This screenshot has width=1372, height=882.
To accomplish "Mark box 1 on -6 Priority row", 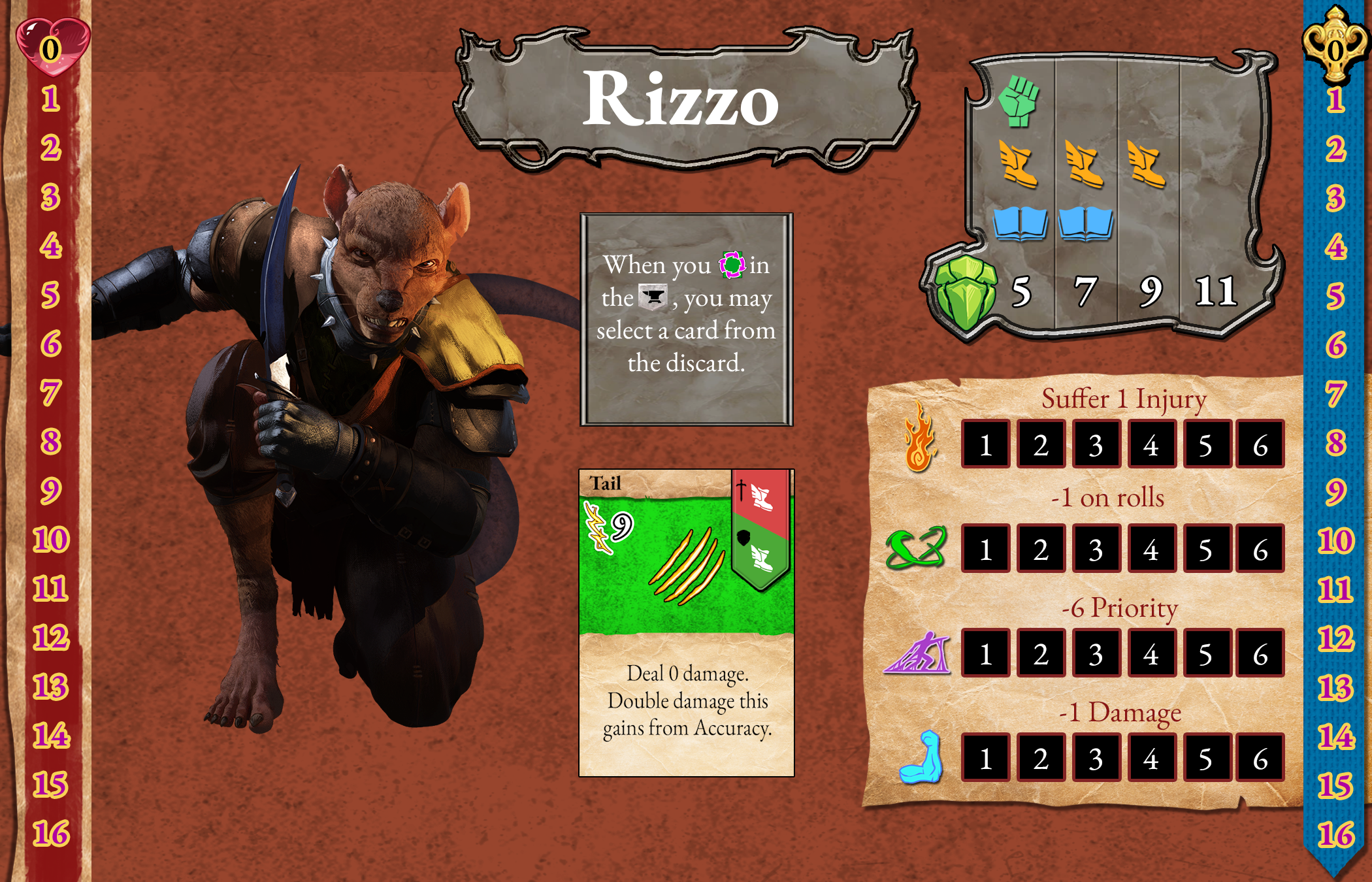I will pos(986,654).
